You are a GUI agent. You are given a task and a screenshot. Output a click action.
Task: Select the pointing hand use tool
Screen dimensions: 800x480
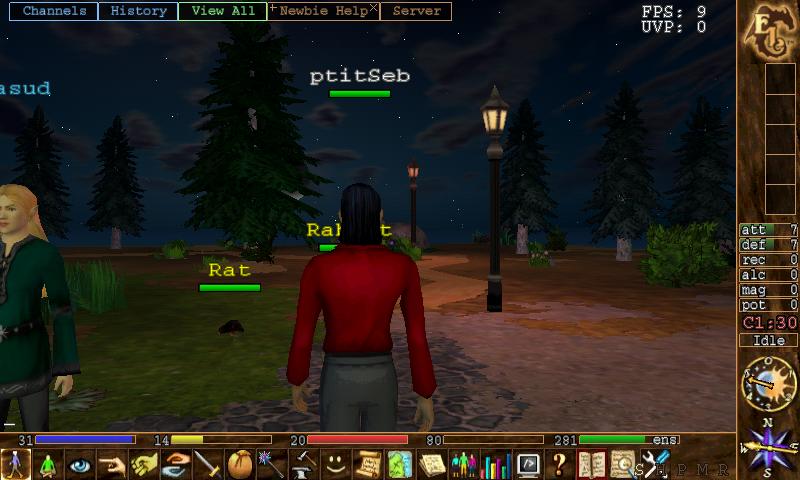pos(112,465)
